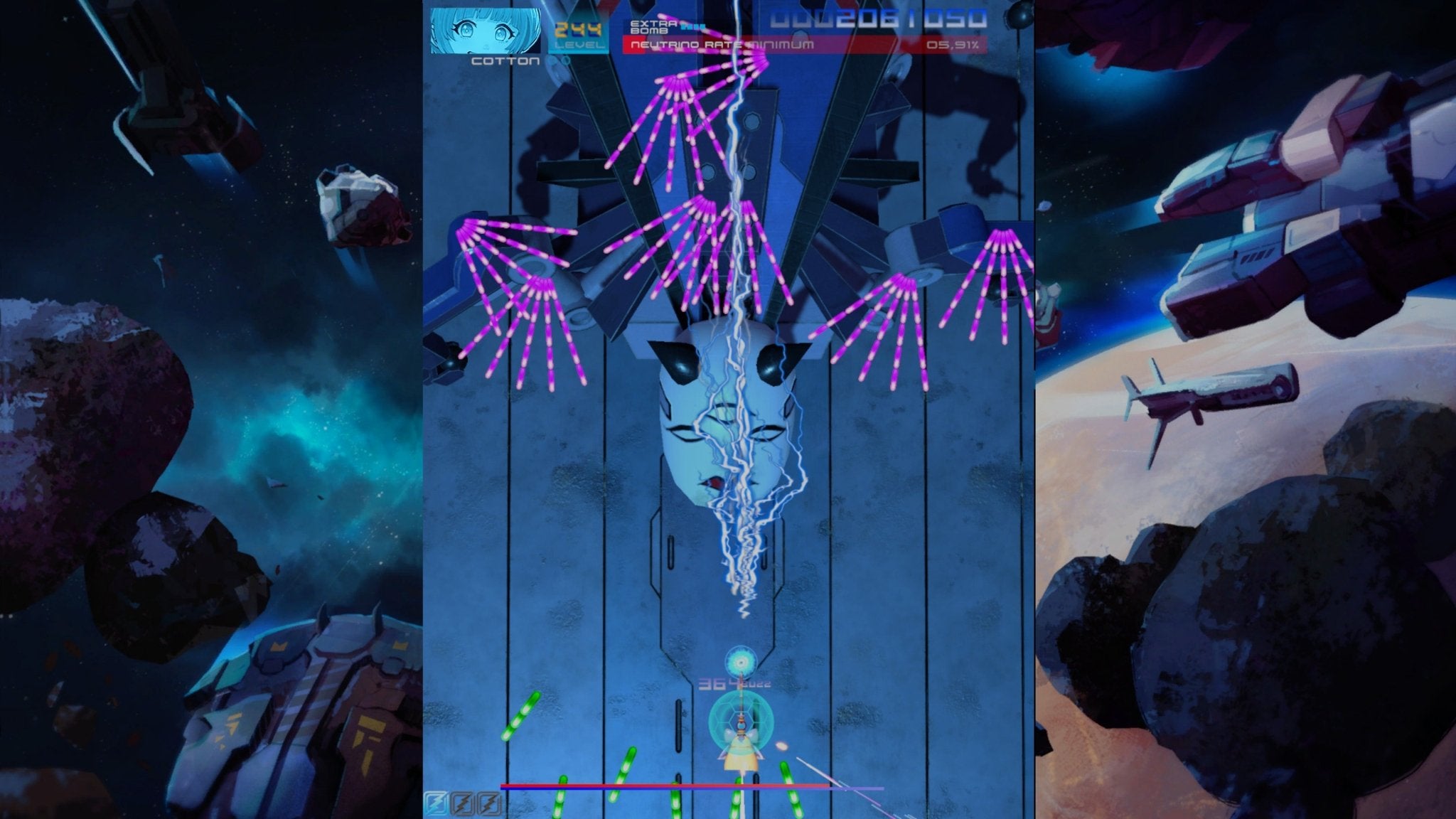Viewport: 1456px width, 819px height.
Task: Click the middle darkened bomb stock icon
Action: tap(461, 804)
